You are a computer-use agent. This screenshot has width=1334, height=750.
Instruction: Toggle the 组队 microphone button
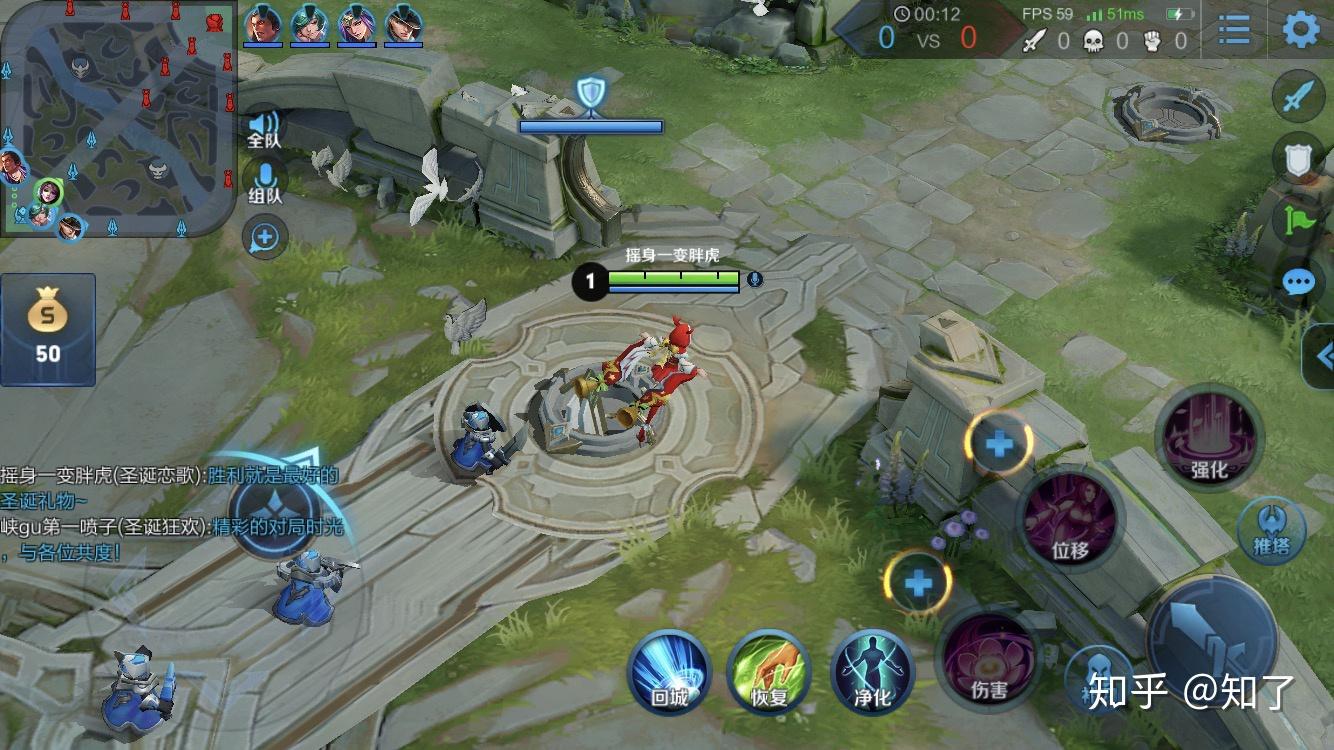264,182
